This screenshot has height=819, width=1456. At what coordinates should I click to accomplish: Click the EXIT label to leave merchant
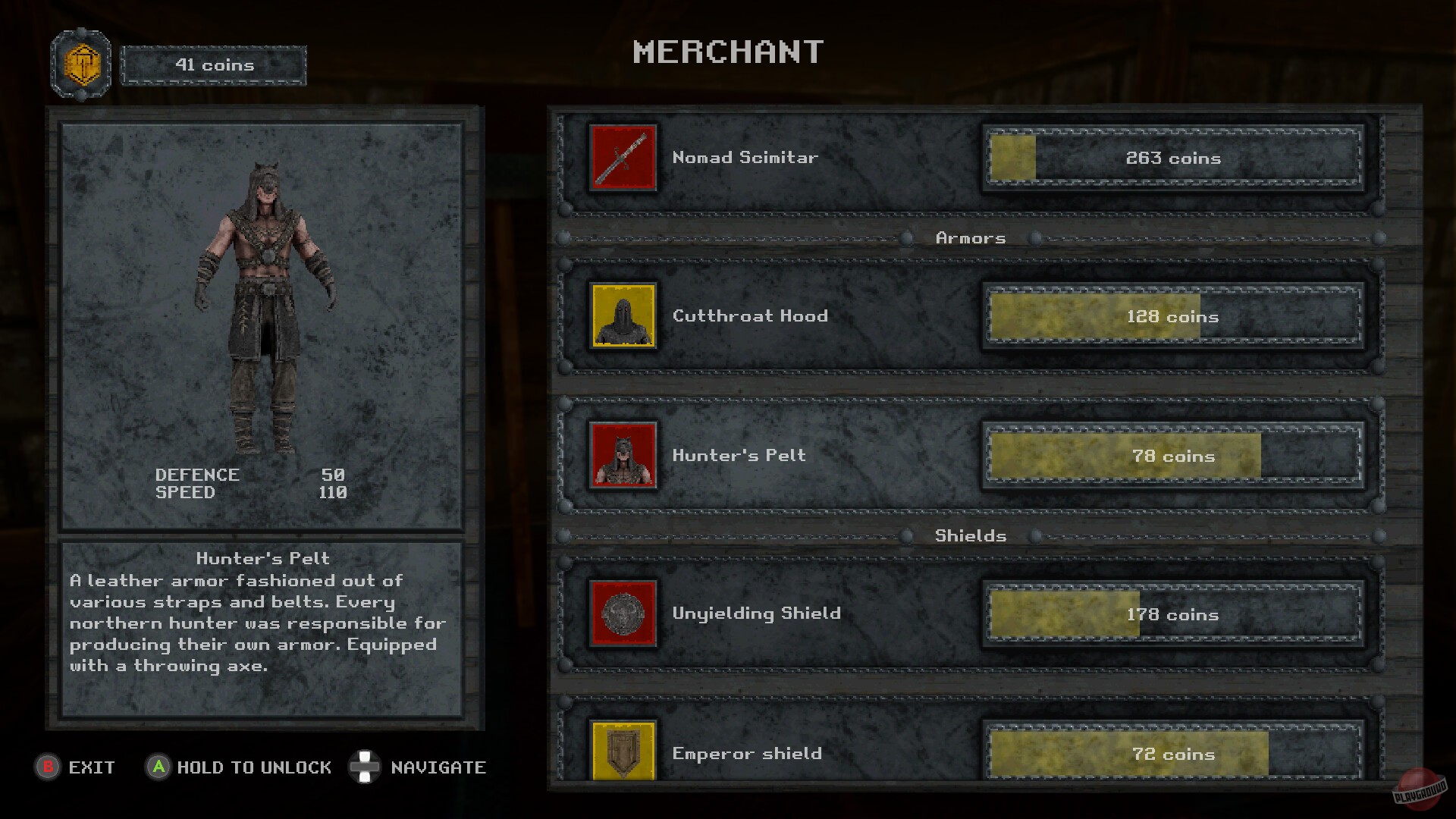89,767
